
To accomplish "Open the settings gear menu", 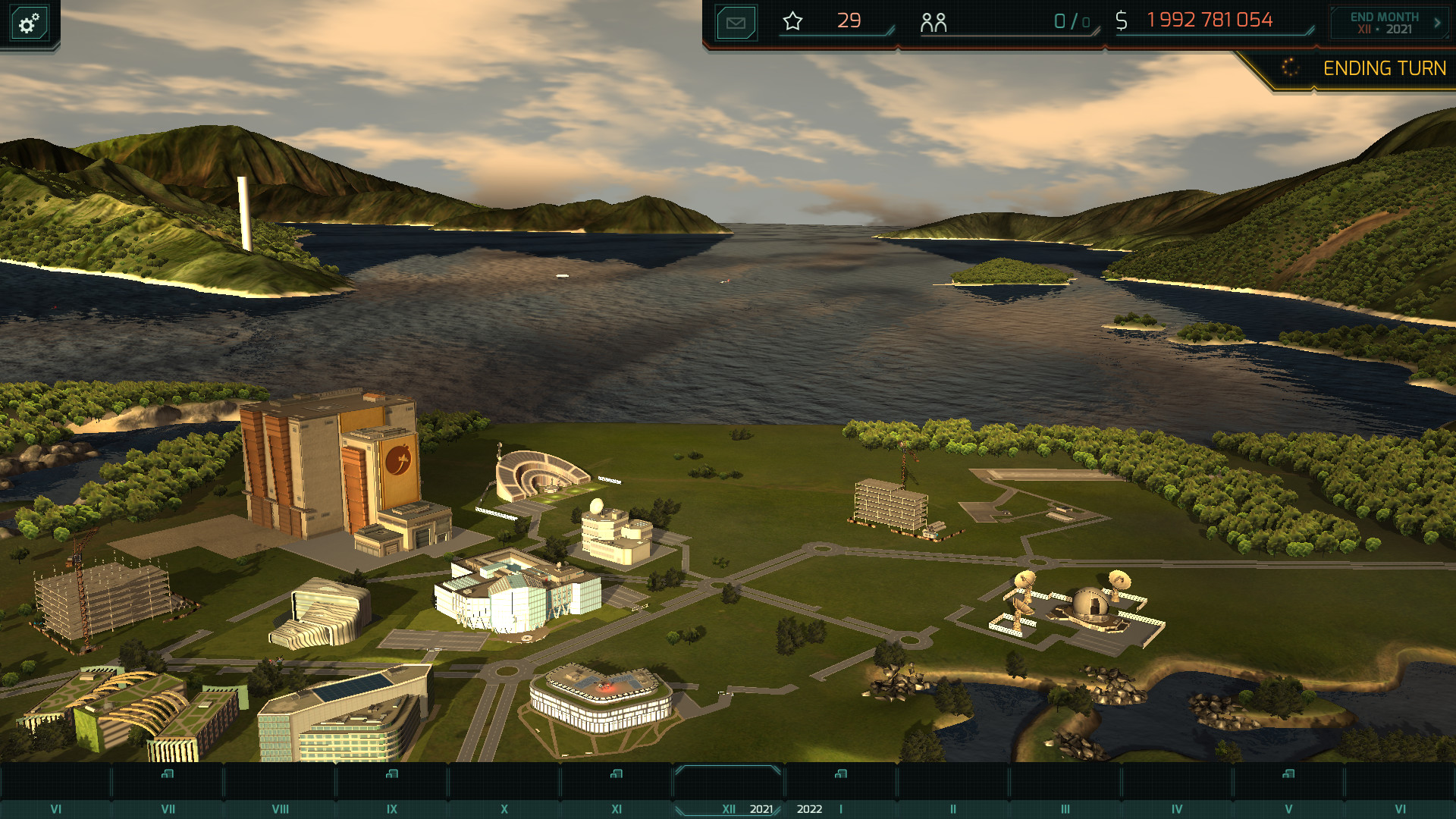I will tap(28, 23).
